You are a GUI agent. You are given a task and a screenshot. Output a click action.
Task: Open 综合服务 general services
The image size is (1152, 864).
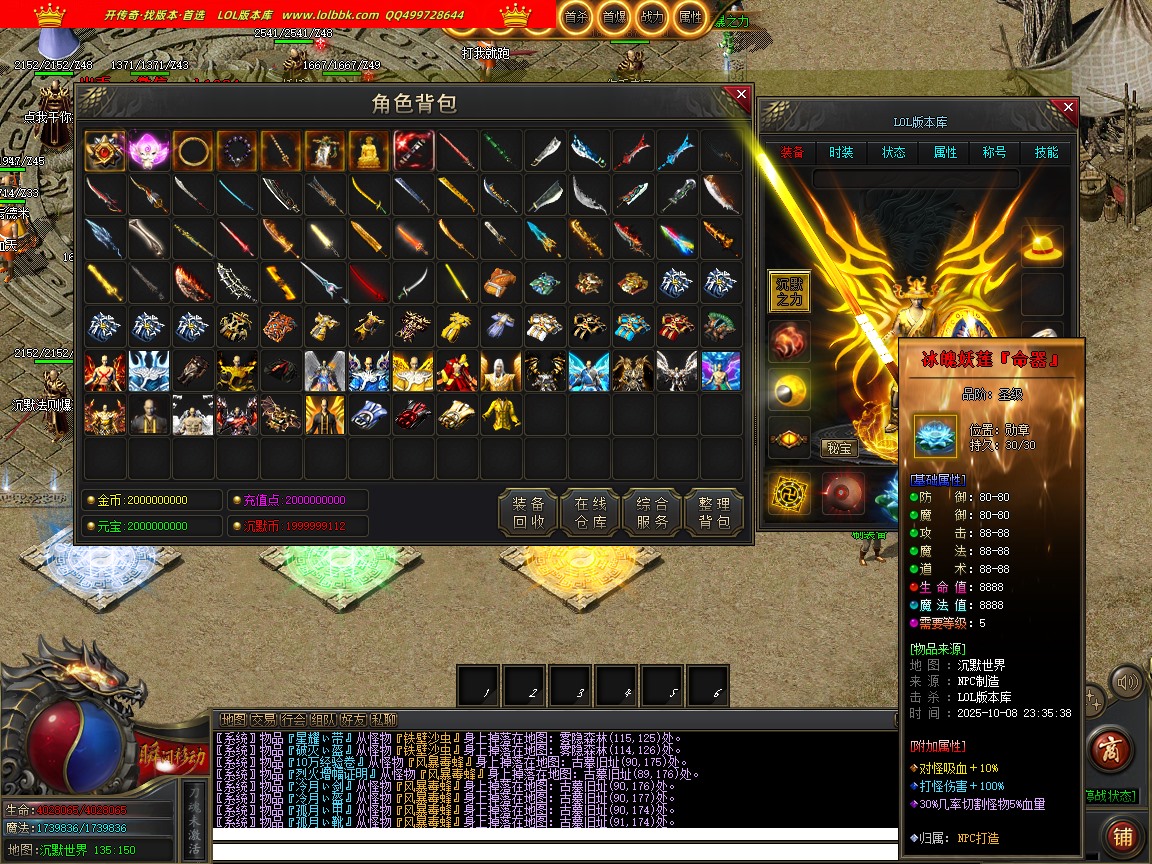coord(652,513)
